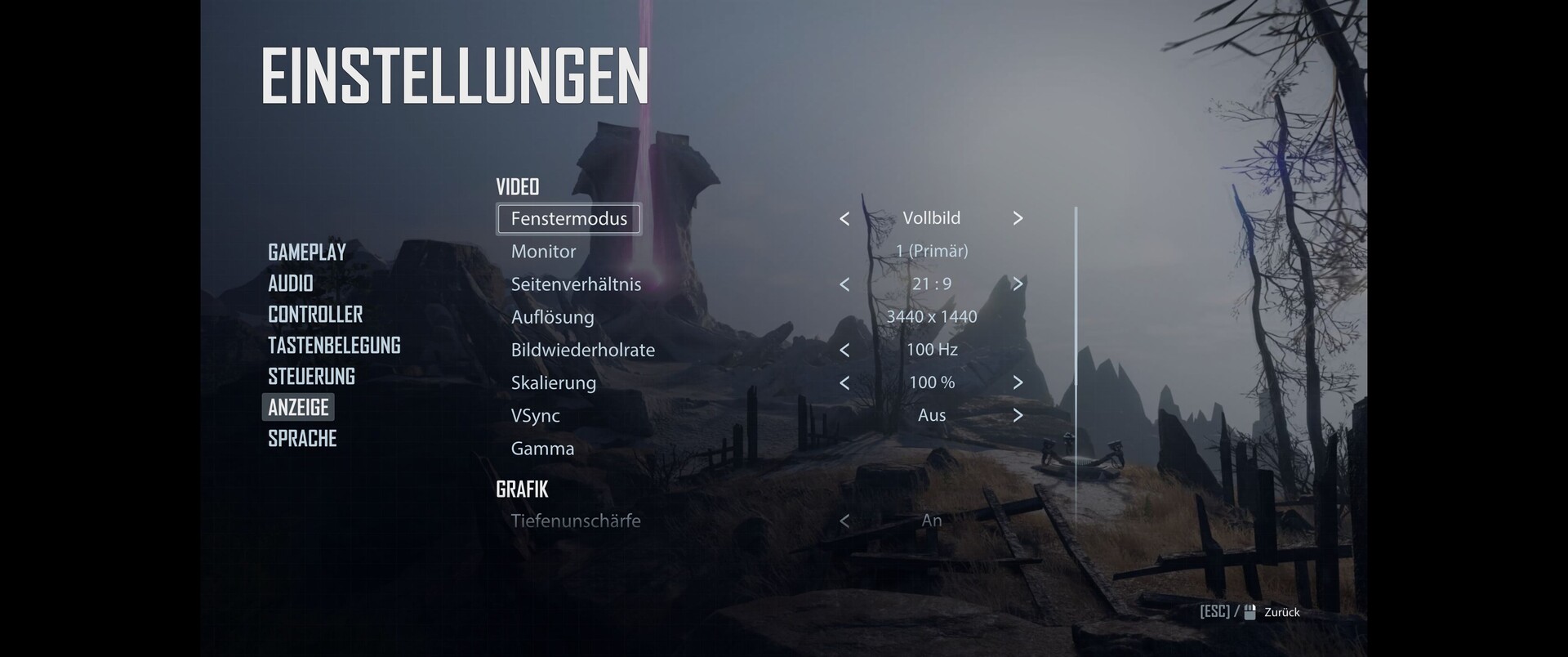This screenshot has width=1568, height=657.
Task: Click the right arrow beside Vollbild
Action: (1018, 218)
